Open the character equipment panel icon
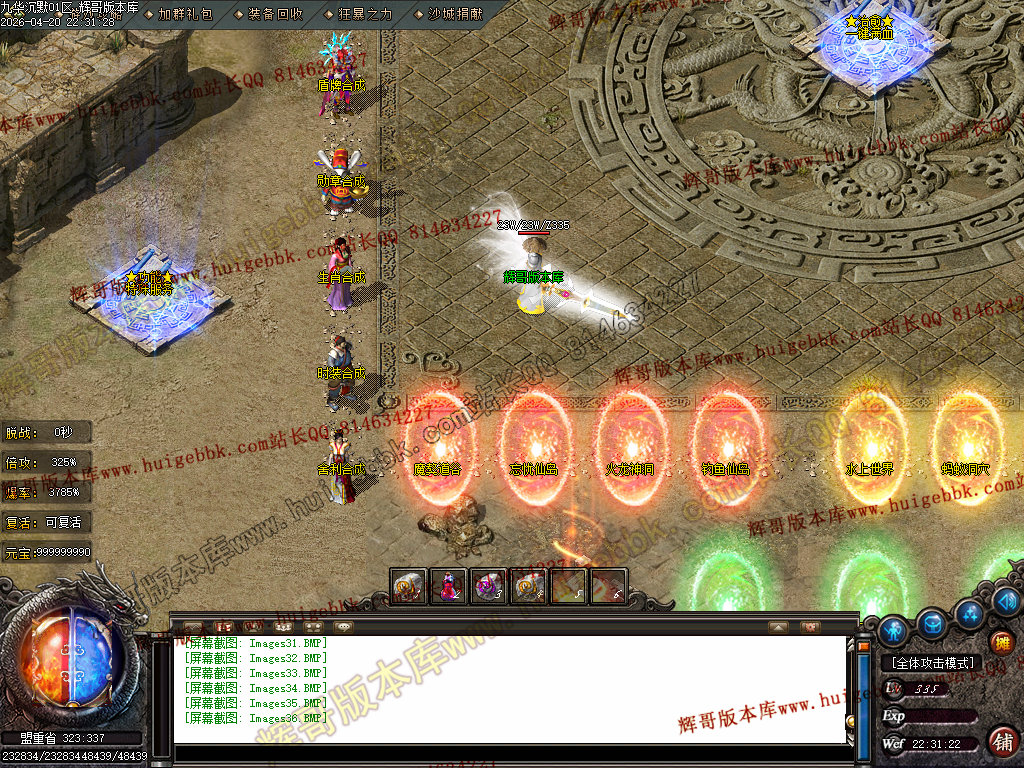This screenshot has width=1024, height=768. (x=893, y=630)
